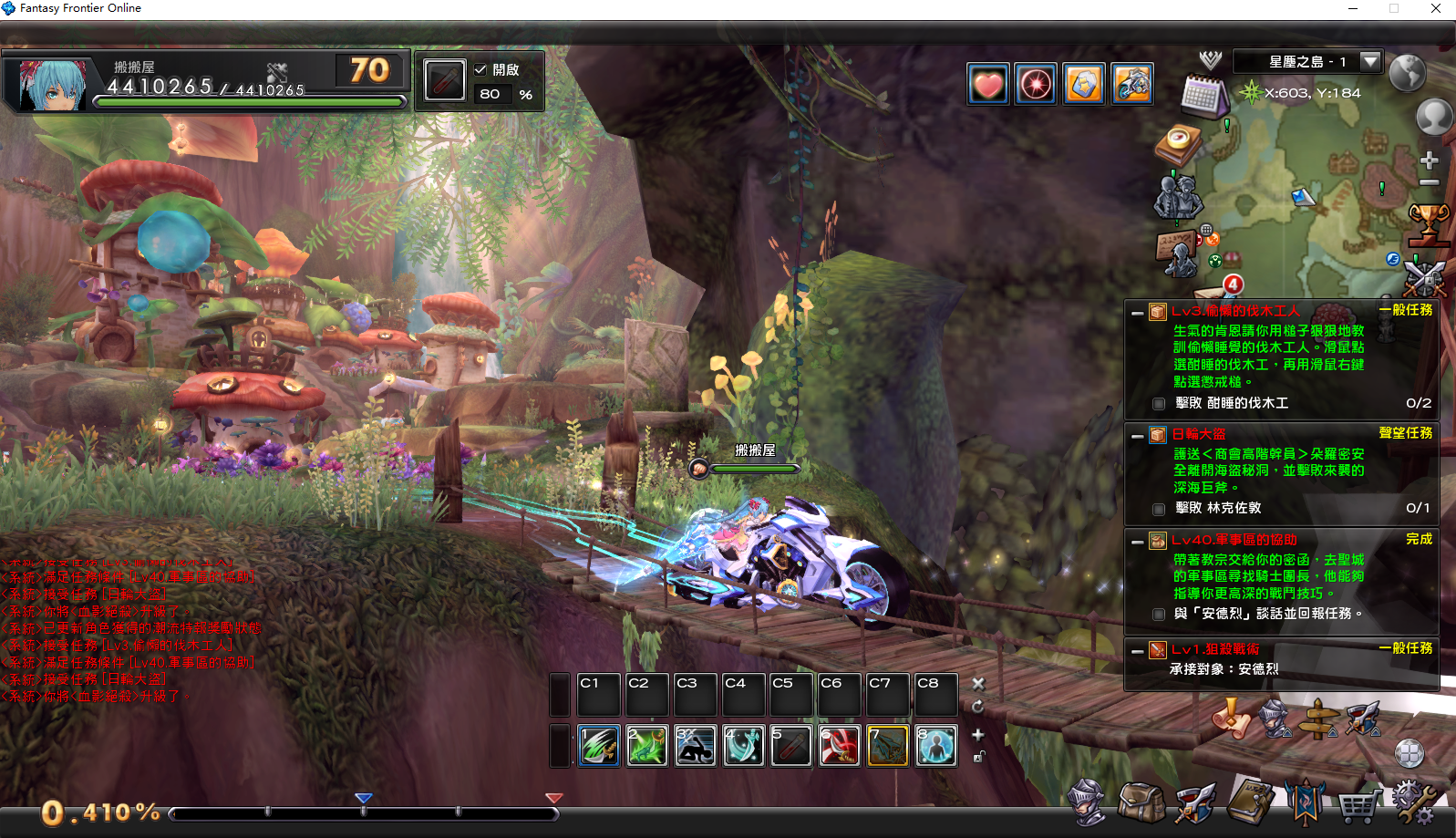
Task: Activate the red dagger skill in slot 6
Action: [840, 746]
